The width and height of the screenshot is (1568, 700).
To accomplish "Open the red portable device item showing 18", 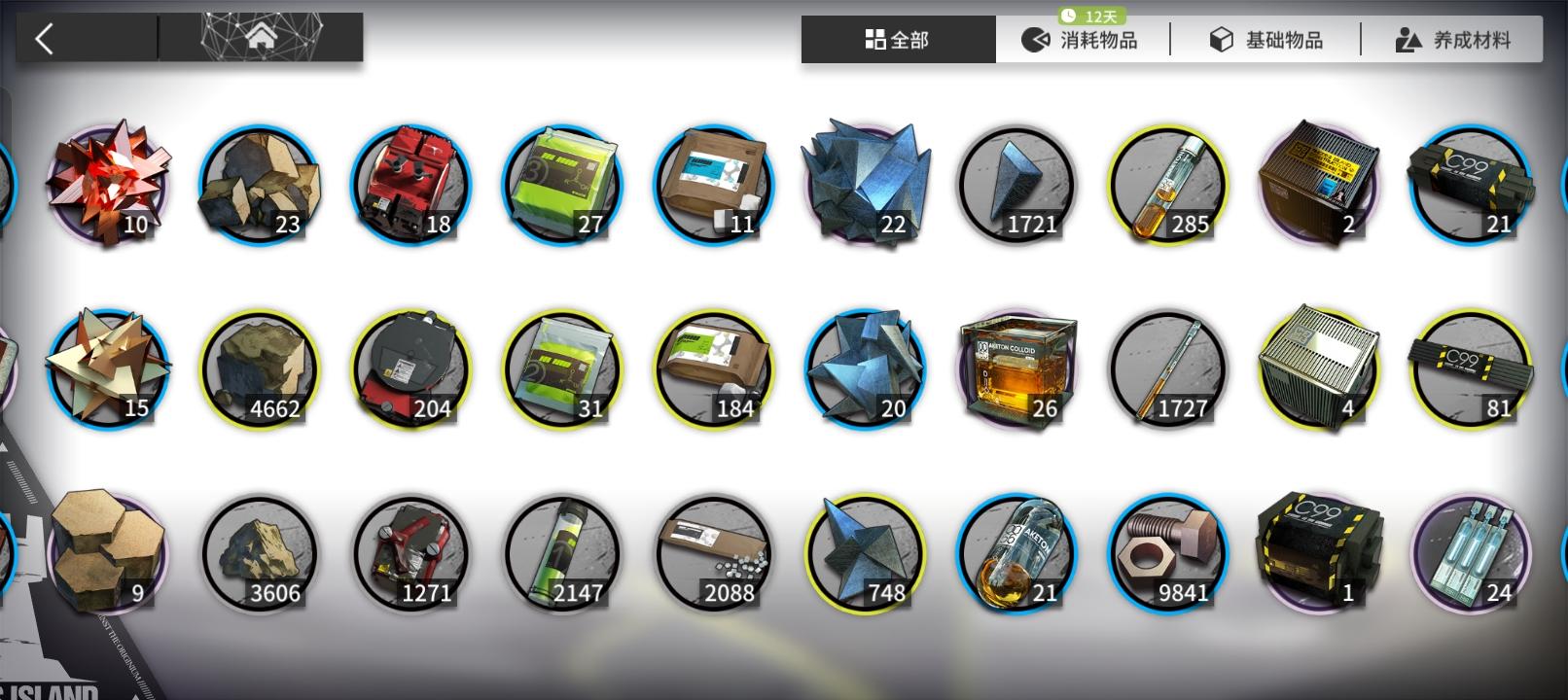I will (410, 185).
